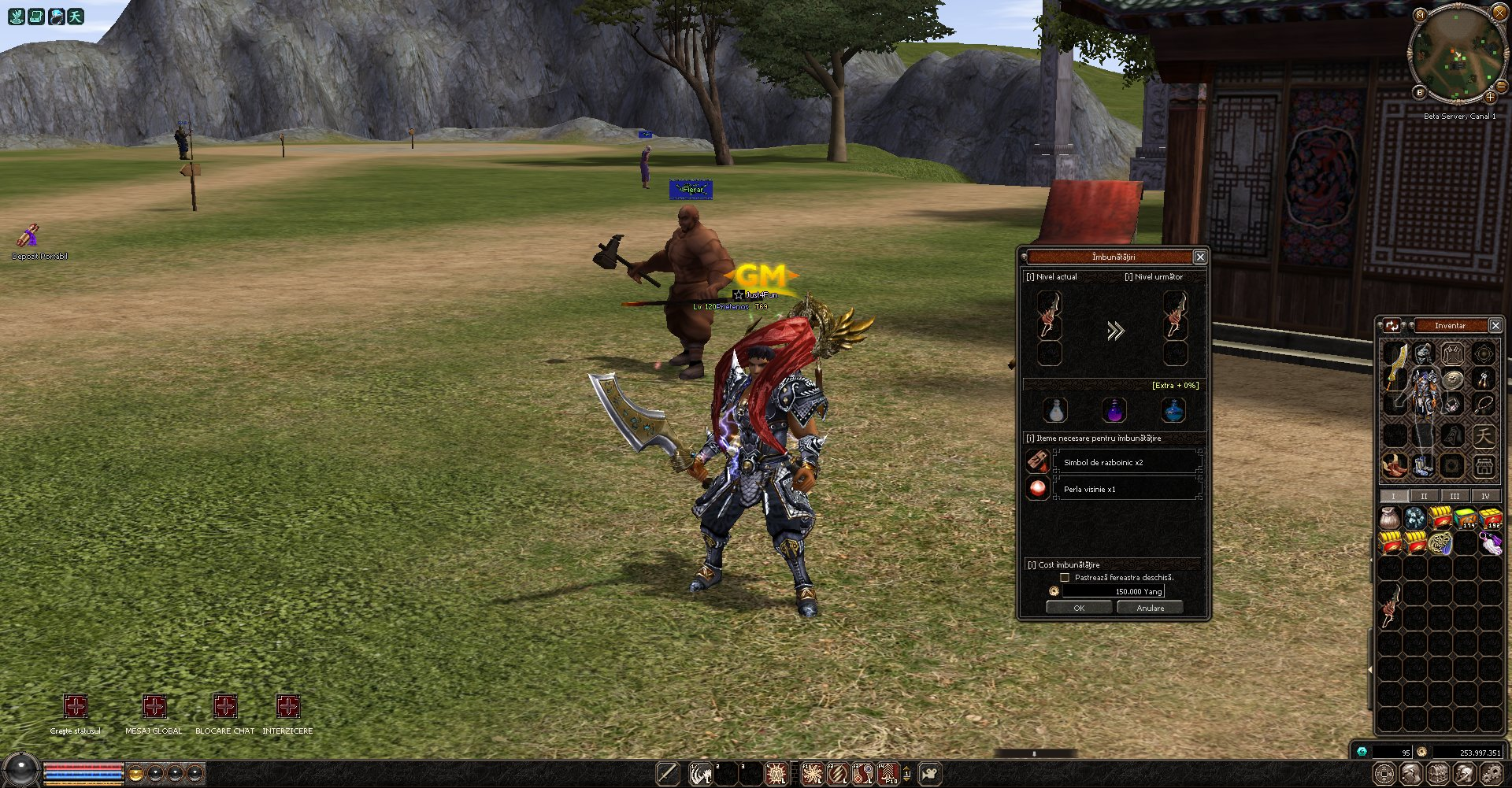Tick the Pastrează fereastra deschisă checkbox
Viewport: 1512px width, 788px height.
pos(1065,578)
